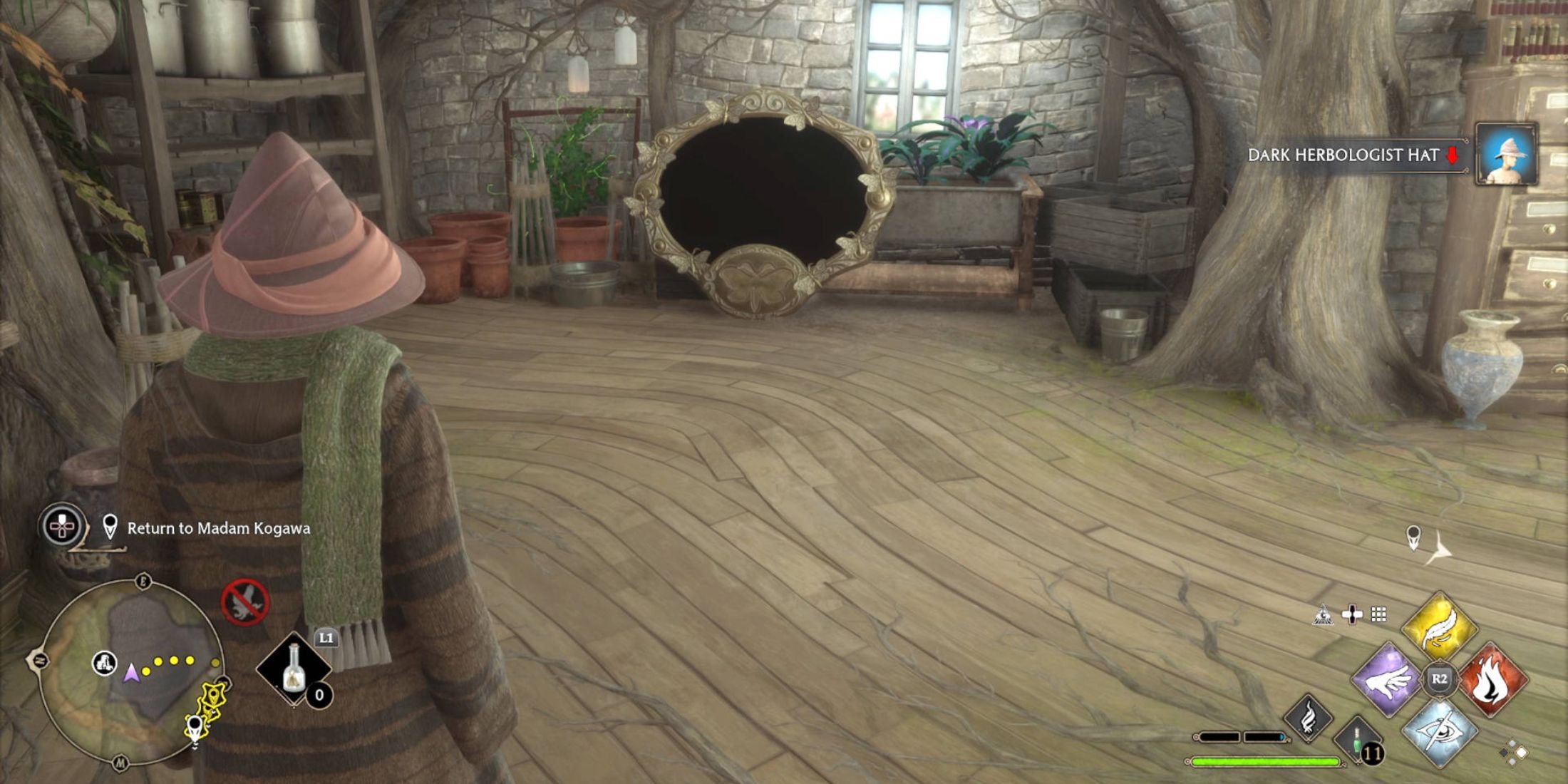The image size is (1568, 784).
Task: Click the red no-flying restriction icon
Action: pyautogui.click(x=244, y=602)
